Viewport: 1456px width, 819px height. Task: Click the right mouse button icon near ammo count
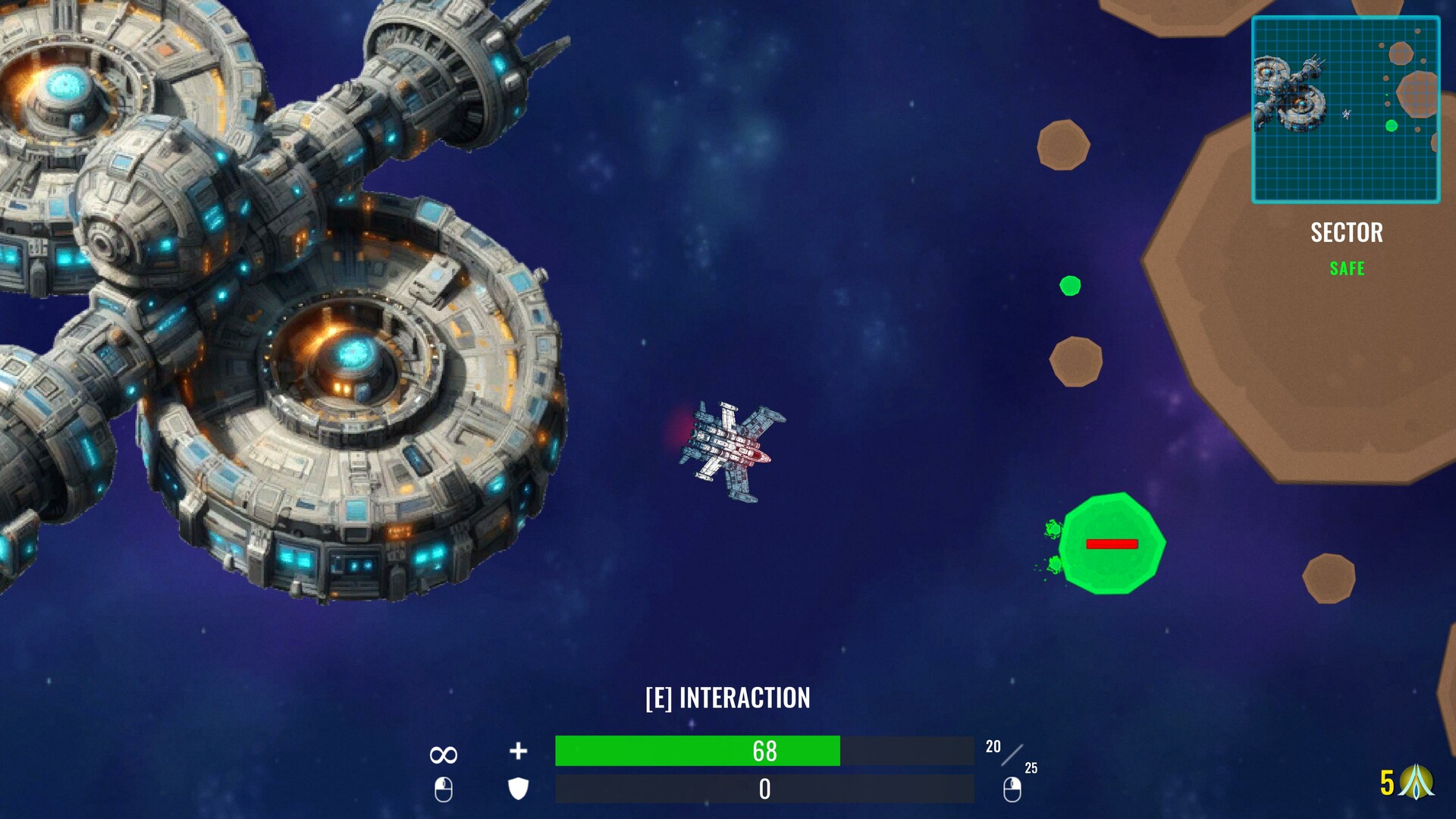click(x=1014, y=791)
